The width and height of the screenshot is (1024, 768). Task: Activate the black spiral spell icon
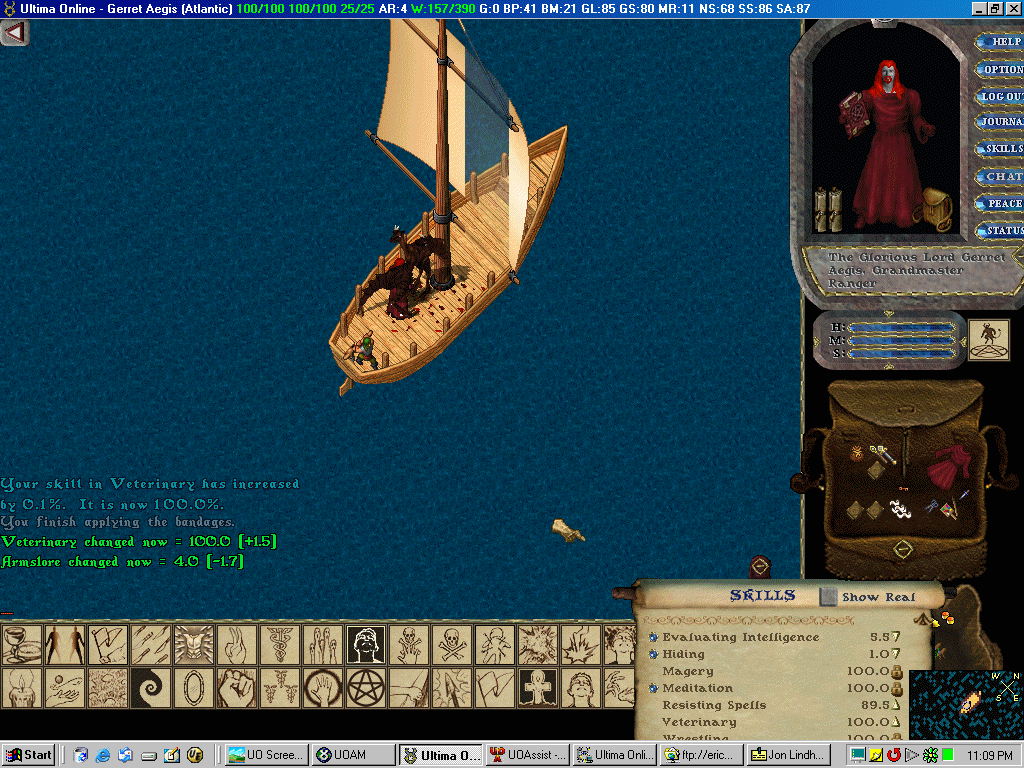click(x=149, y=688)
